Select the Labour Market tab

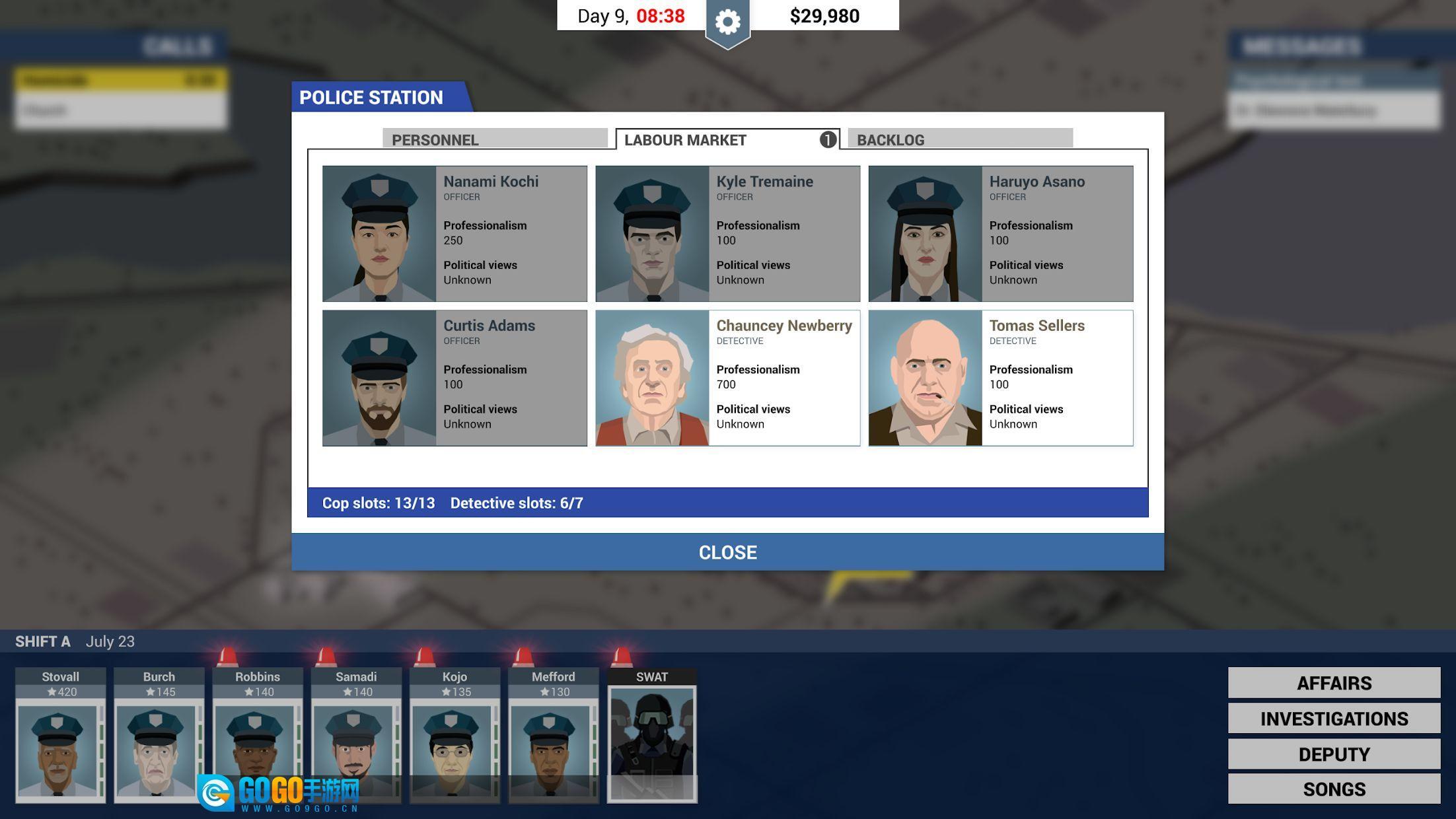[x=727, y=139]
